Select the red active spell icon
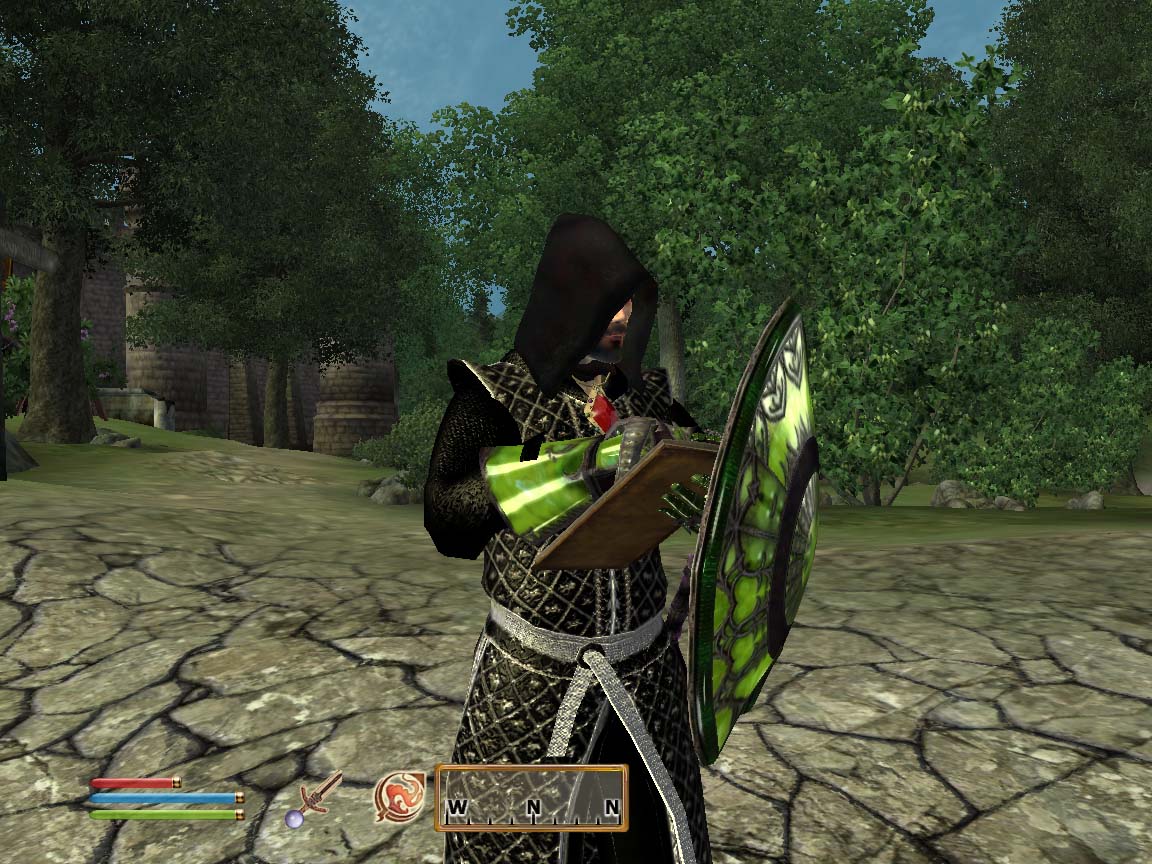Image resolution: width=1152 pixels, height=864 pixels. pyautogui.click(x=400, y=797)
